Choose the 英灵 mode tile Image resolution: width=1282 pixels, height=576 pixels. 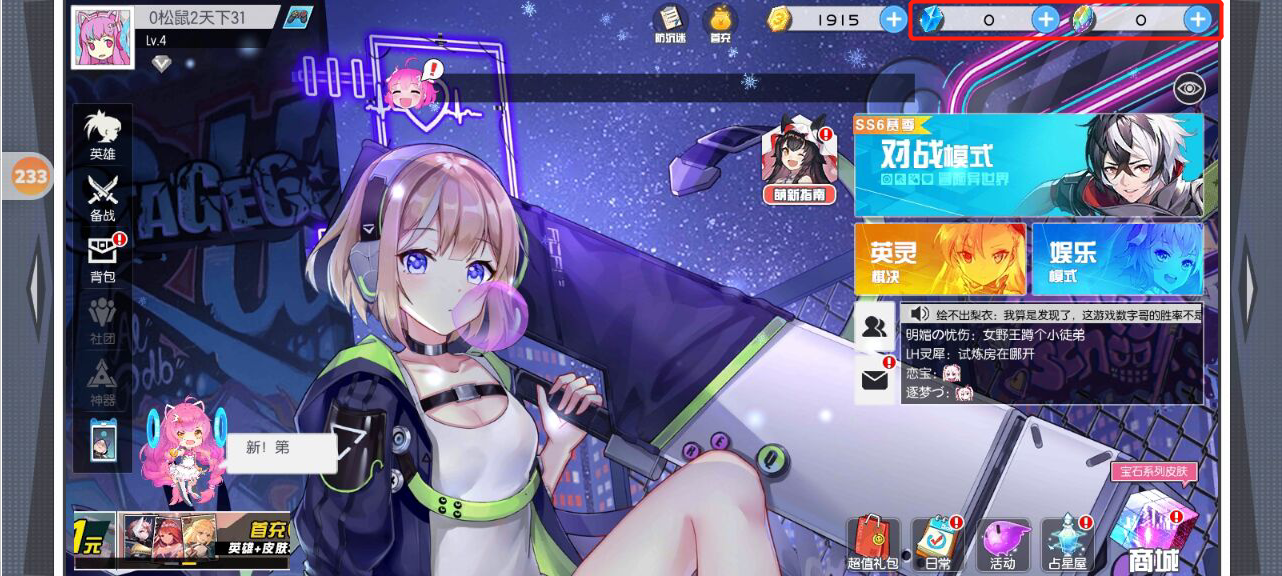939,258
